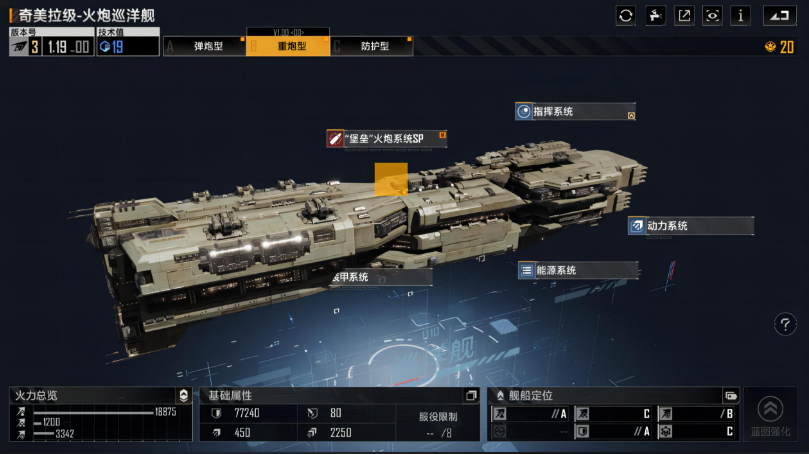The width and height of the screenshot is (809, 454).
Task: Click the circular arrows refresh icon
Action: coord(626,15)
